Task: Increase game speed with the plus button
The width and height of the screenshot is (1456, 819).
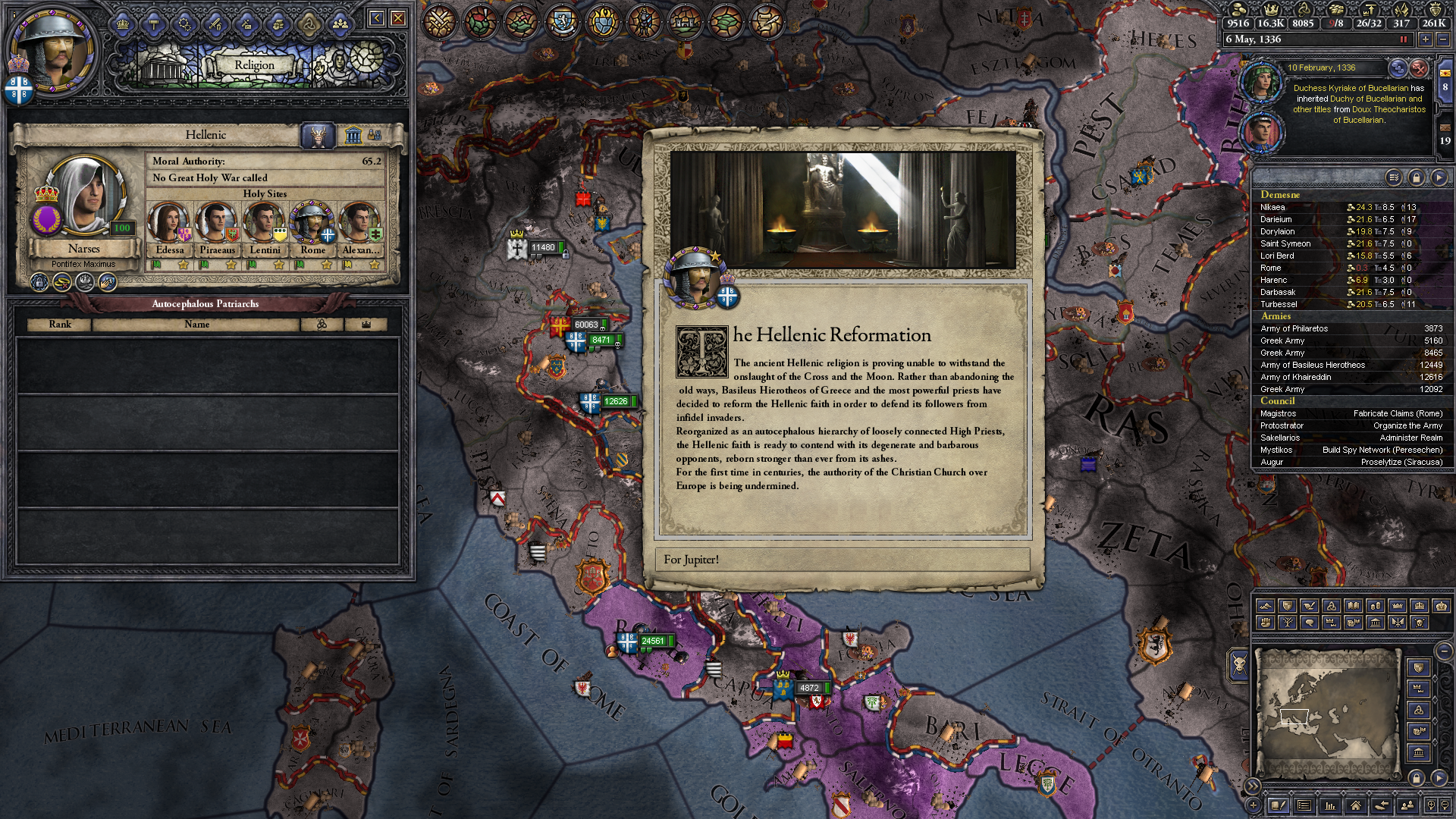Action: [1426, 39]
